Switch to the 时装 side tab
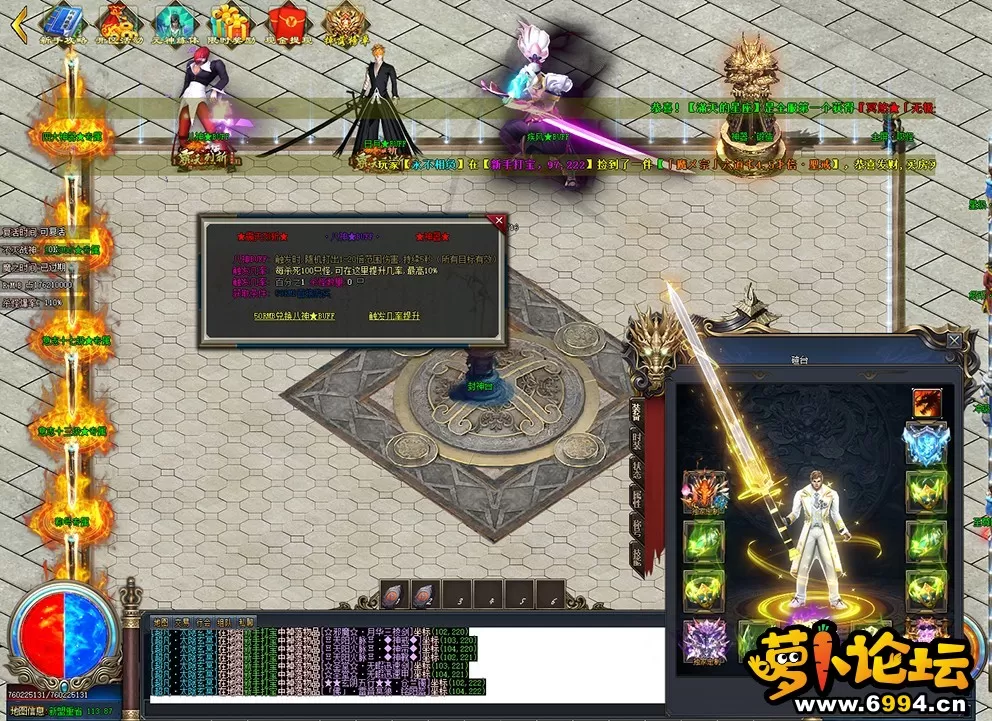Viewport: 992px width, 721px height. pos(635,441)
